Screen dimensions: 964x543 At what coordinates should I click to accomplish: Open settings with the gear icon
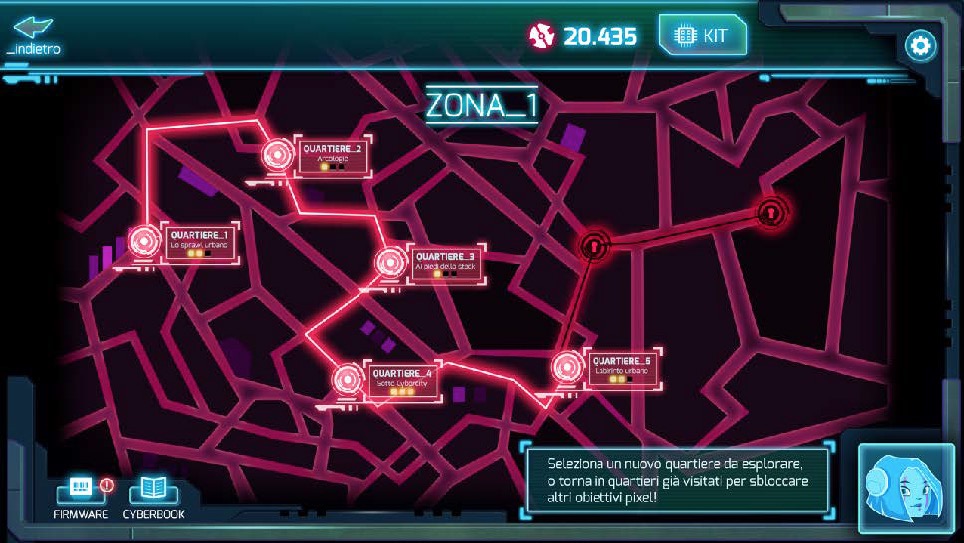919,45
